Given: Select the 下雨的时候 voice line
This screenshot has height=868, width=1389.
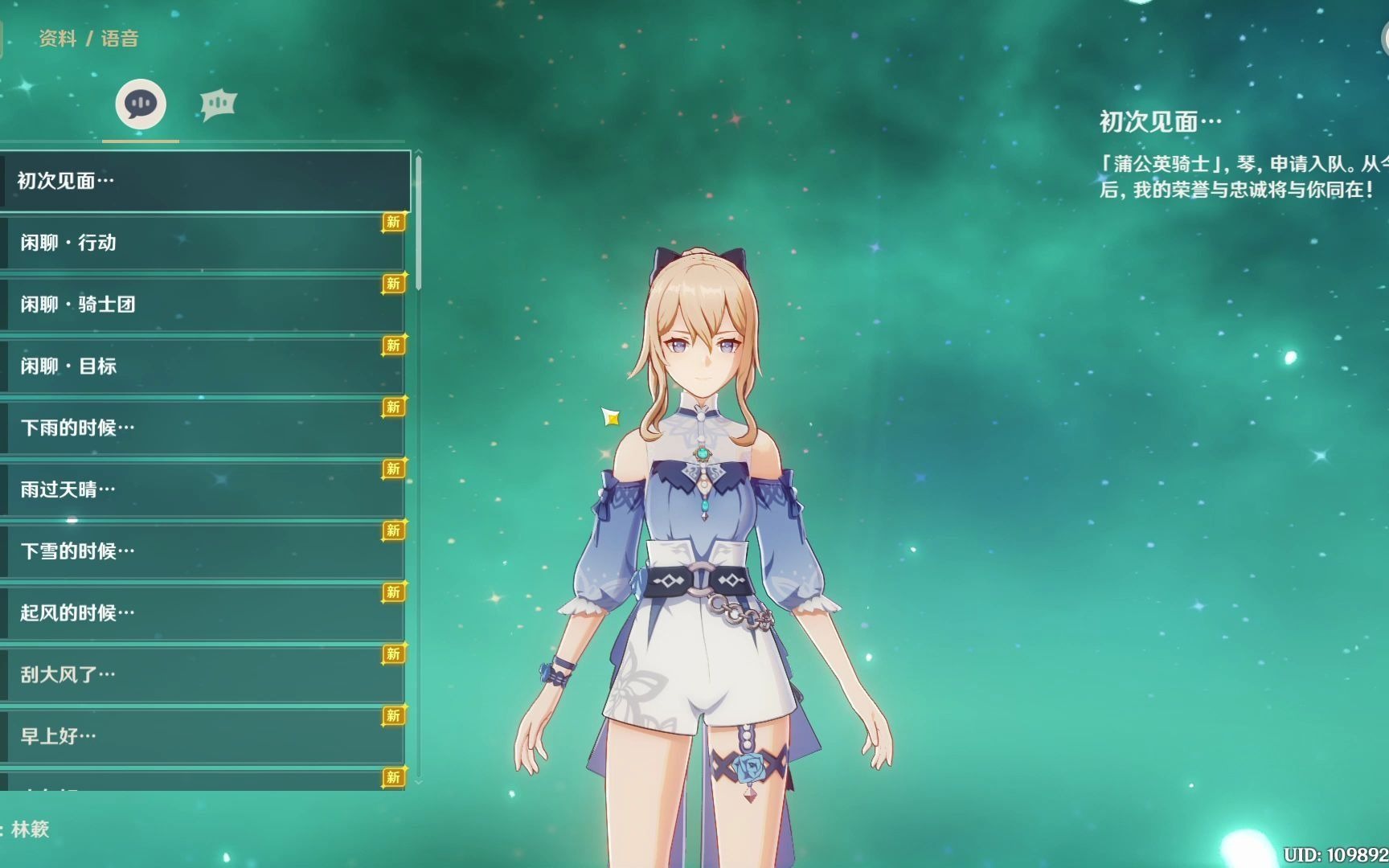Looking at the screenshot, I should pos(205,428).
